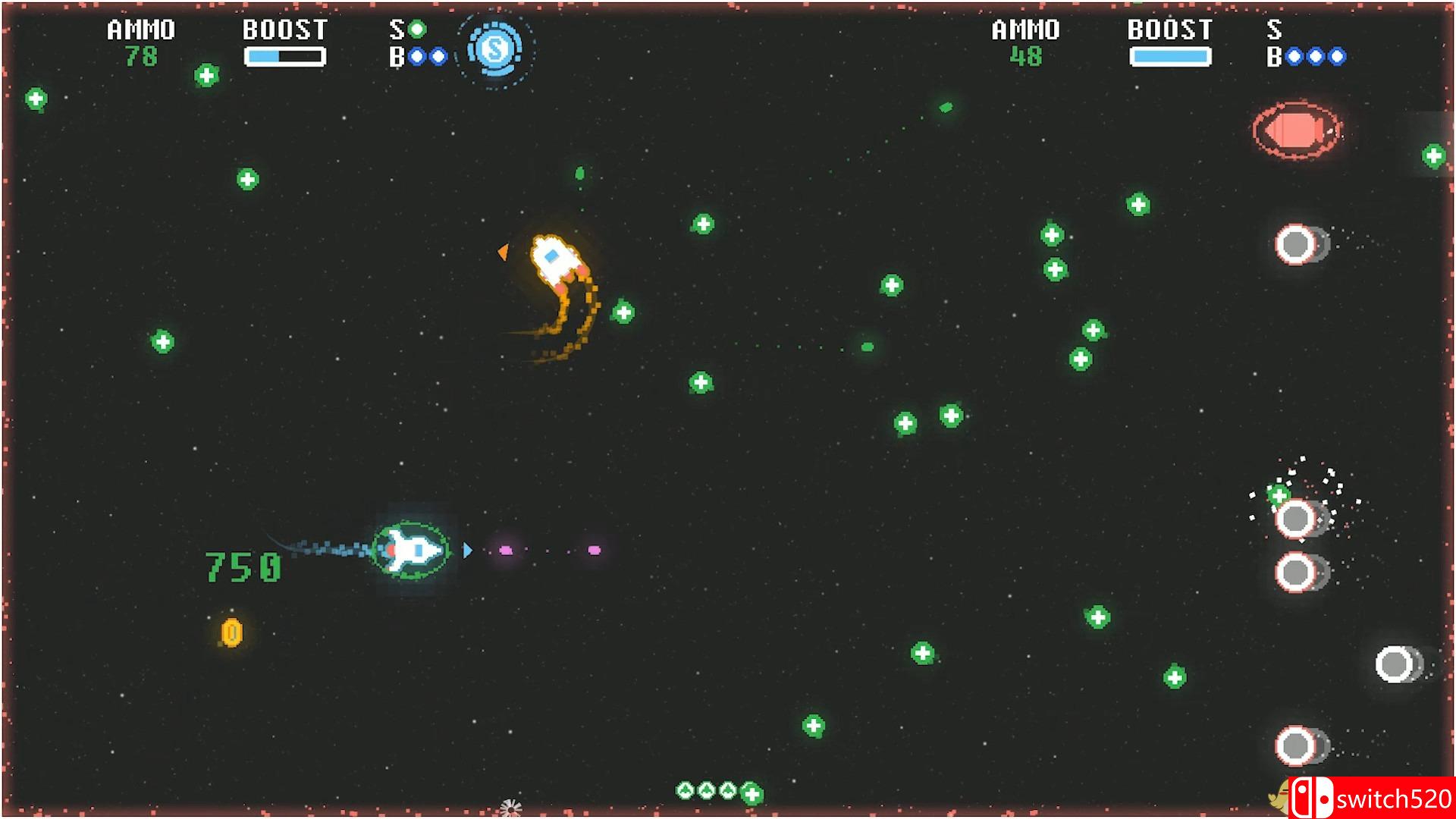Toggle the third blue B dot on right HUD

click(1338, 55)
